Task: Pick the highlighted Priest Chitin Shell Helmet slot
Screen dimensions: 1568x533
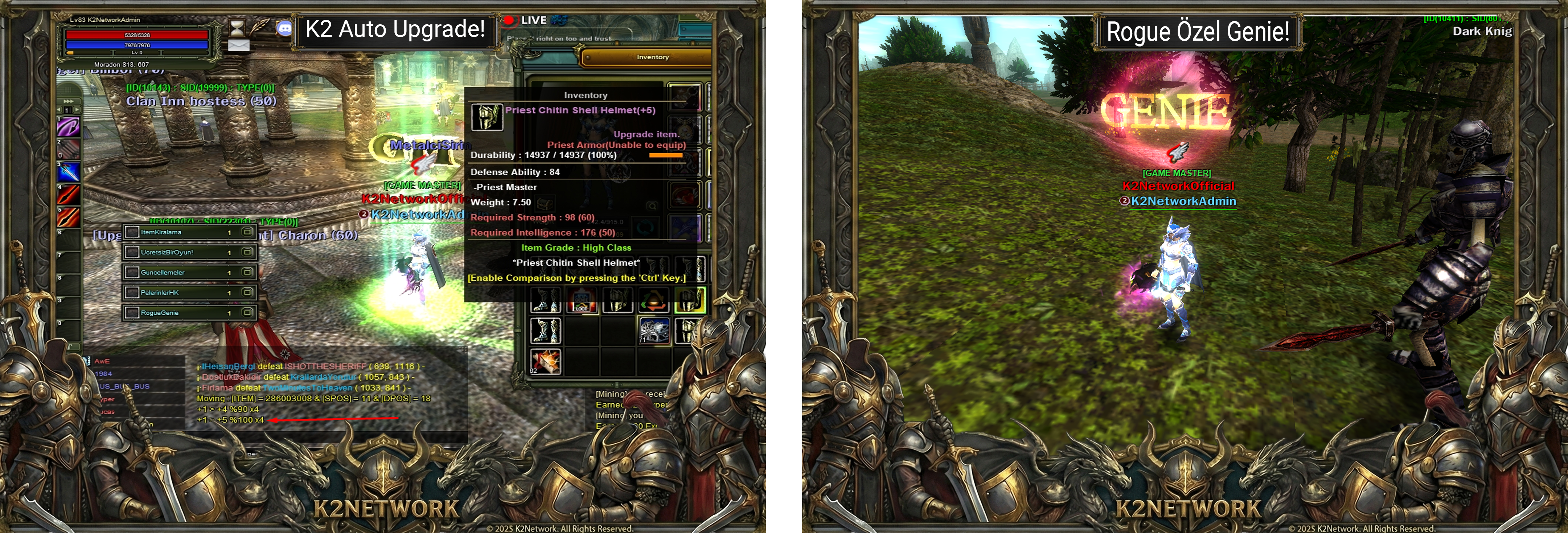Action: [690, 301]
